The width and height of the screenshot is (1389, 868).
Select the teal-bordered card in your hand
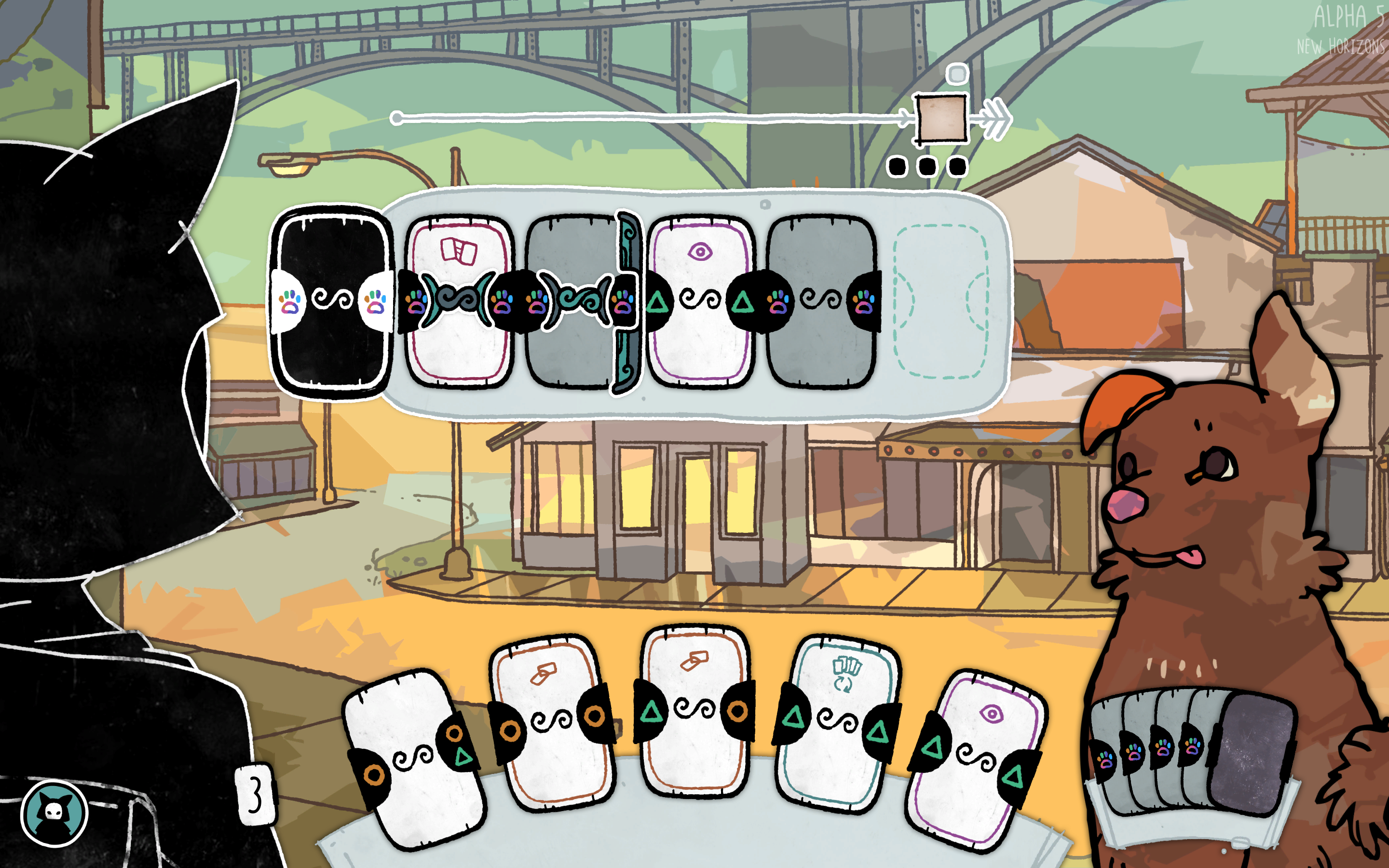click(x=836, y=723)
